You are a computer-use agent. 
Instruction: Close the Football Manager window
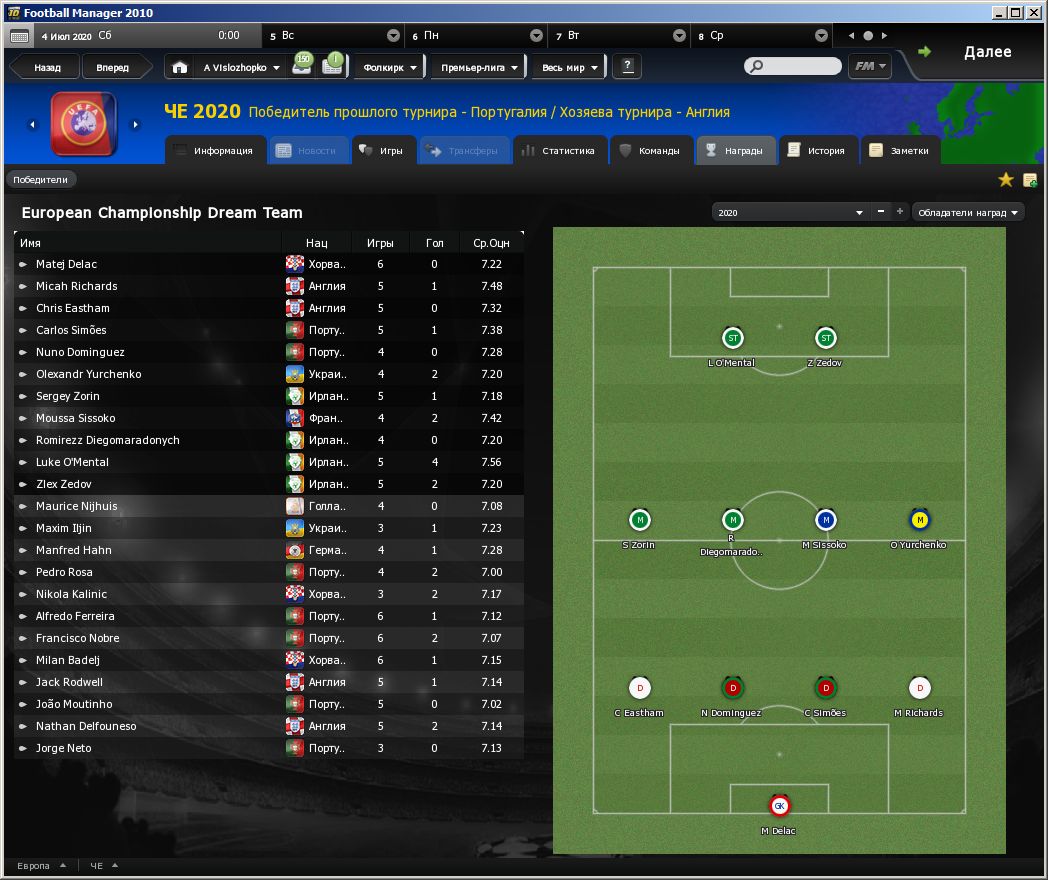pyautogui.click(x=1035, y=12)
